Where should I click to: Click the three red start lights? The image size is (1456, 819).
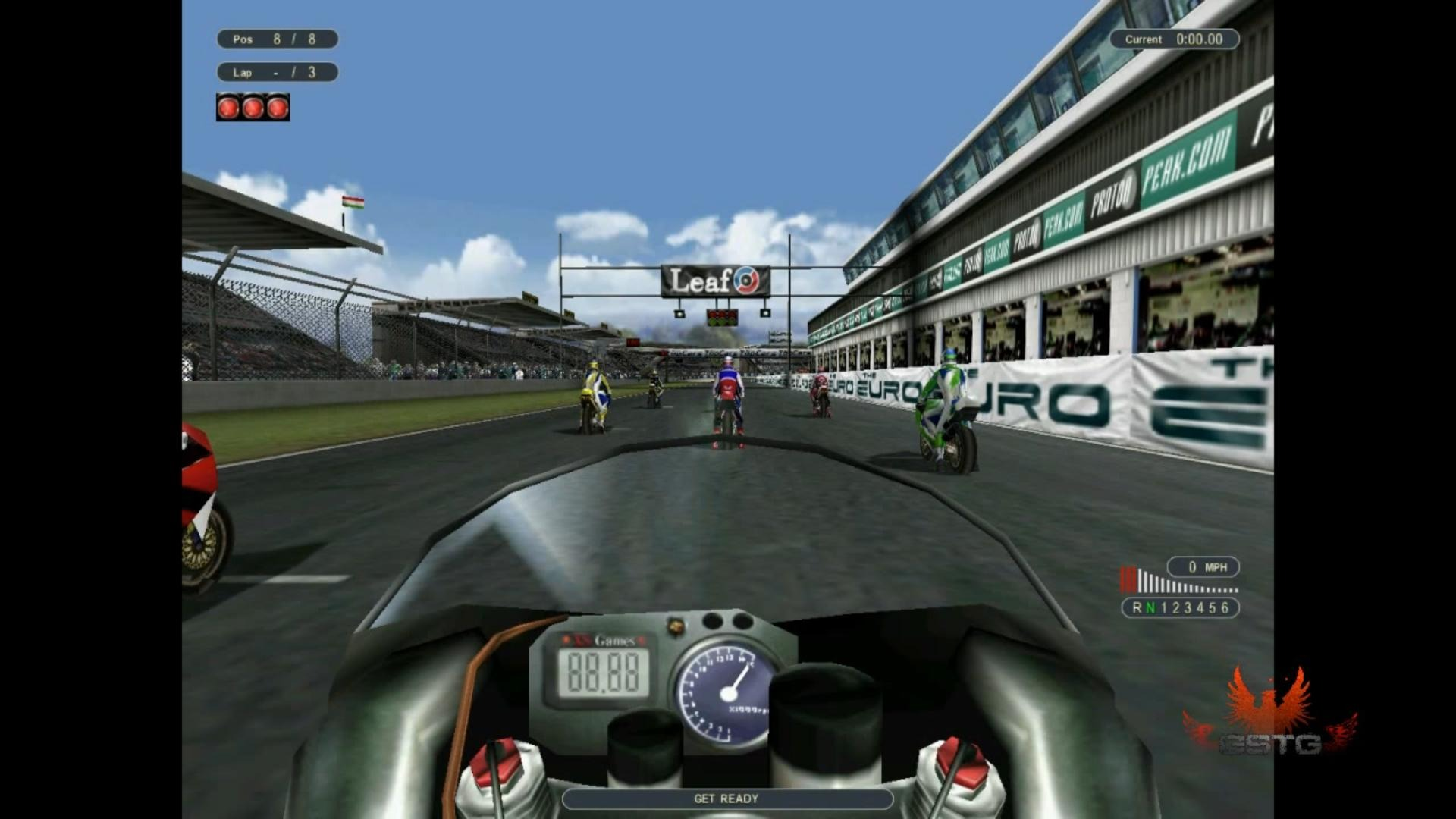[252, 106]
